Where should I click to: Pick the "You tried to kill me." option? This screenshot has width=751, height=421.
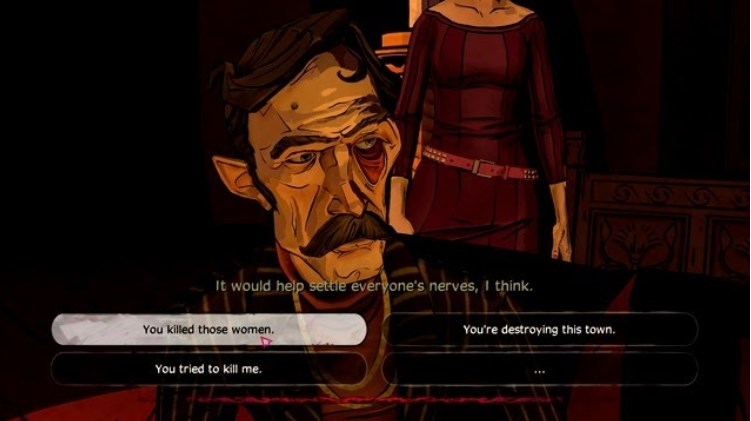208,369
